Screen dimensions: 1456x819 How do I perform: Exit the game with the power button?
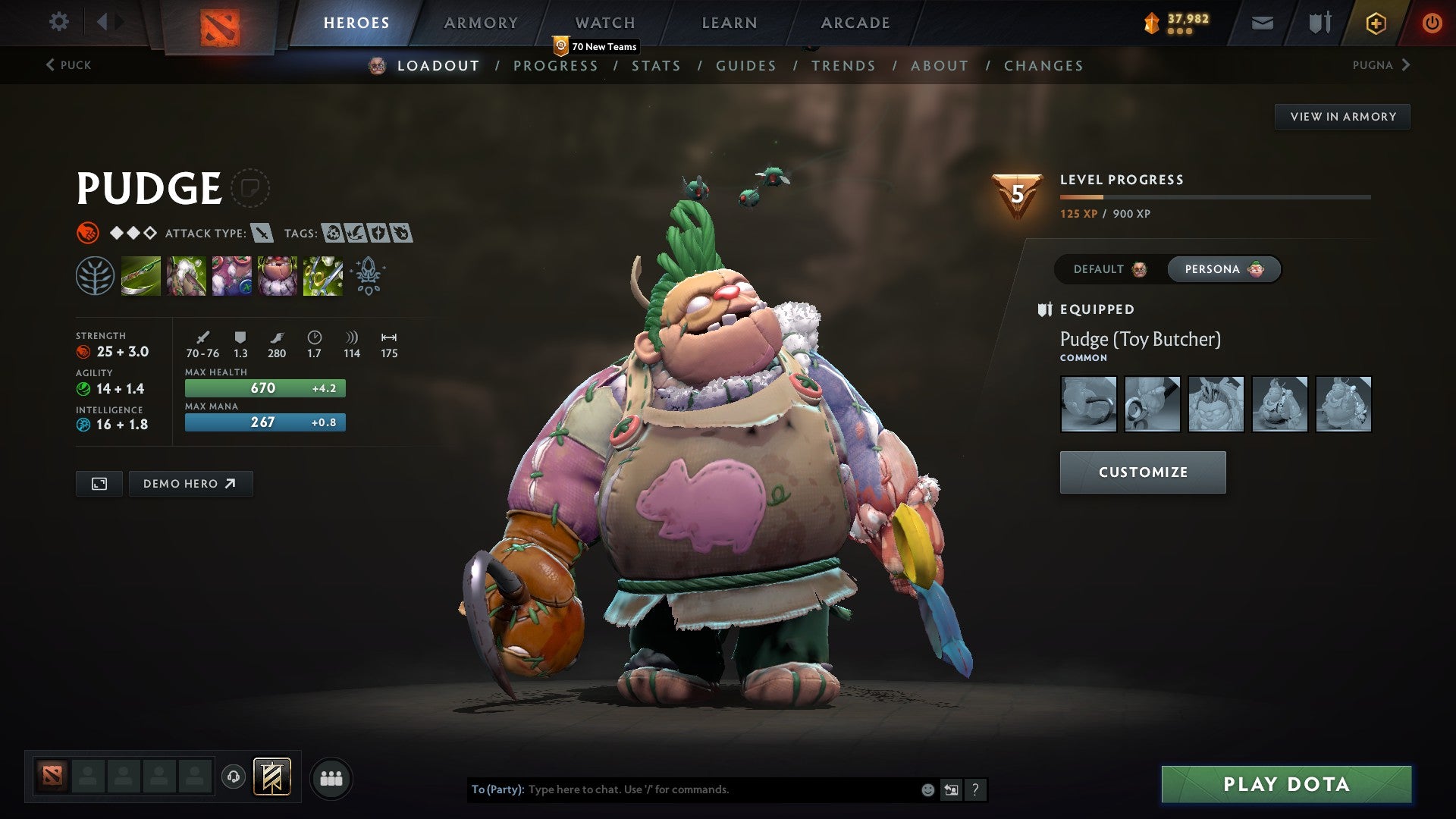click(1431, 23)
